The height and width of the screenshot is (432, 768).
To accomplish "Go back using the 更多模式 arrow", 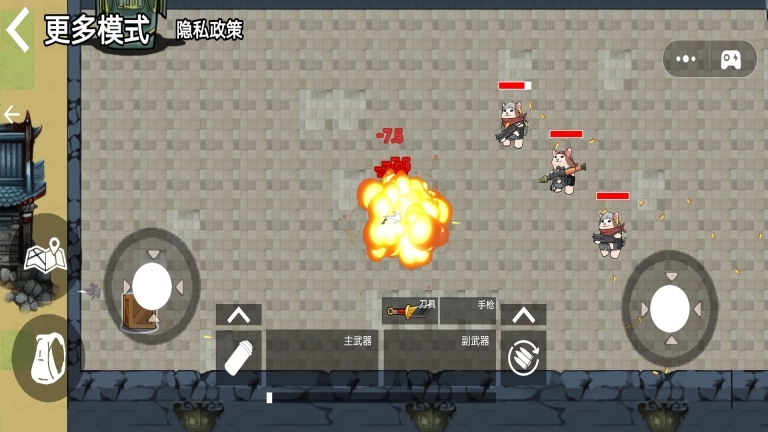I will (x=18, y=30).
